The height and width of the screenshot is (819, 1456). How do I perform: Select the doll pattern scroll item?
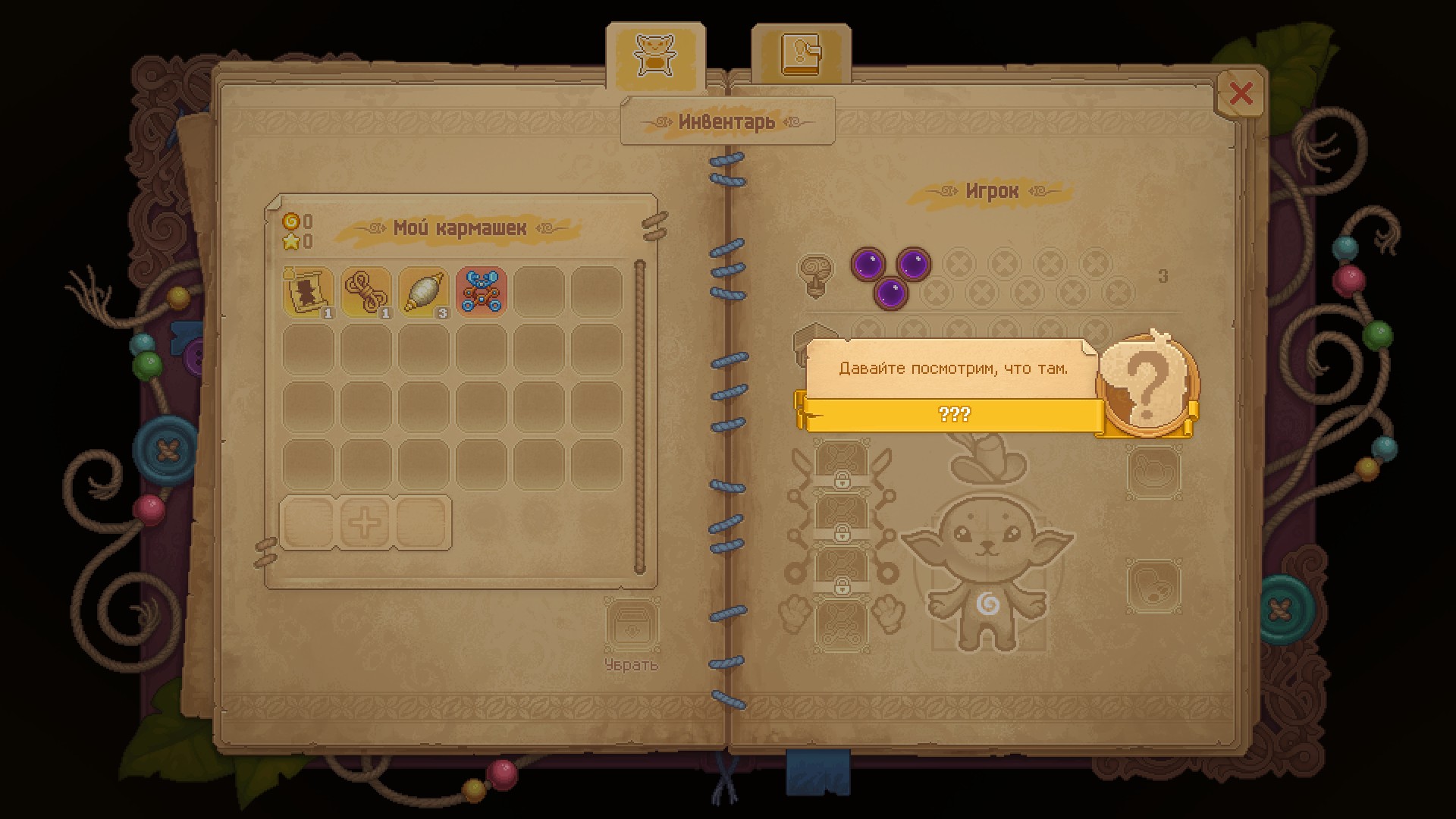click(308, 291)
